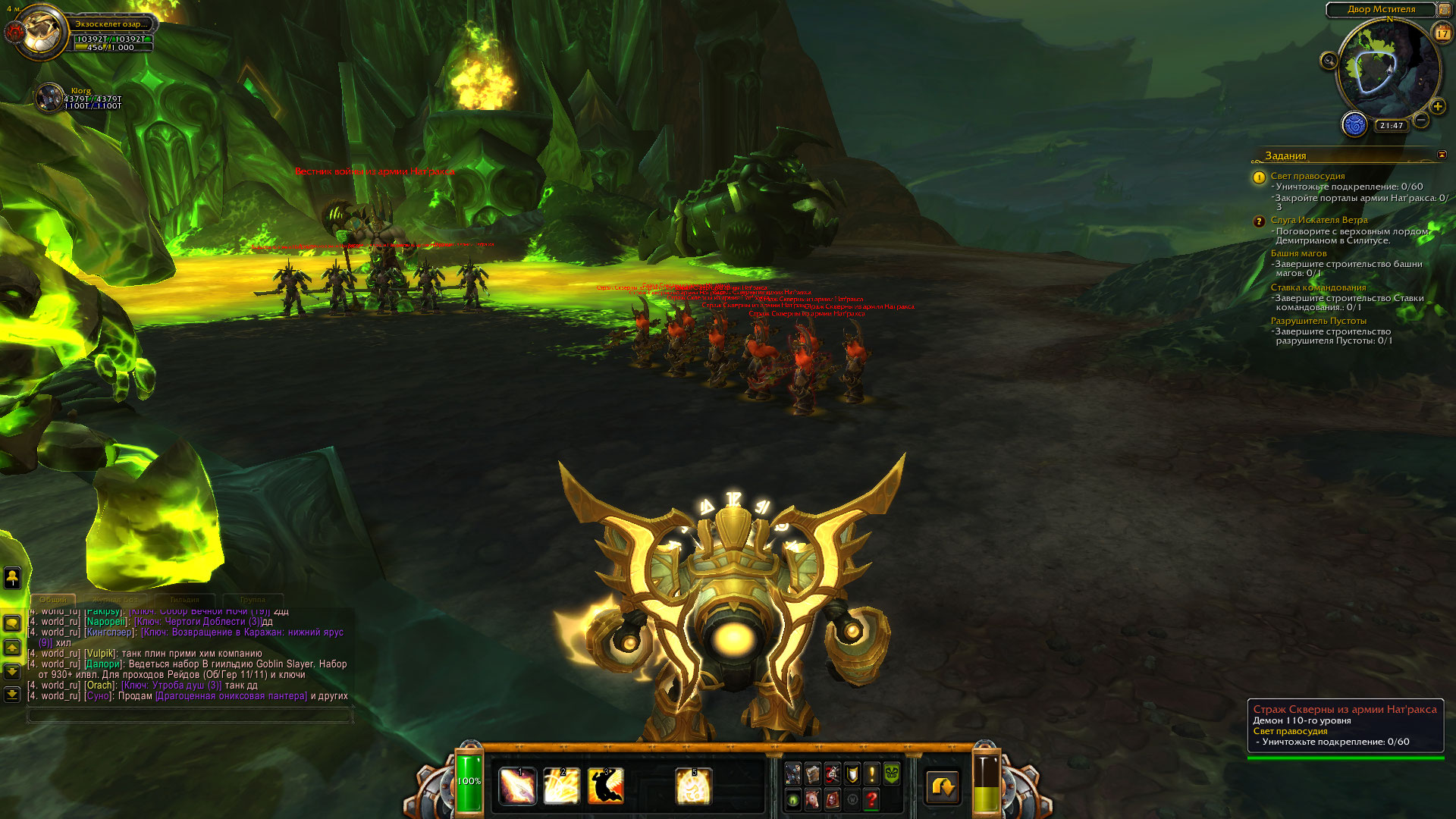Viewport: 1456px width, 819px height.
Task: Select the Свет правосудия quest in tracker
Action: pos(1307,176)
